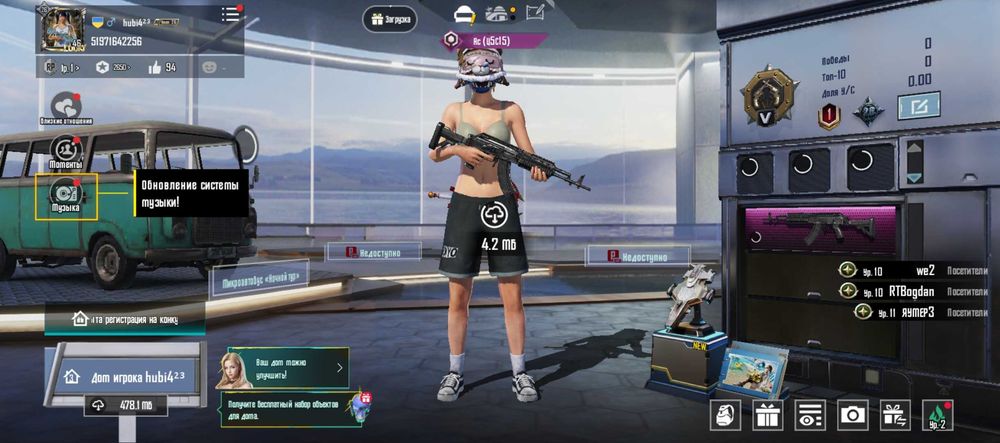Open the list menu icon

click(x=231, y=14)
